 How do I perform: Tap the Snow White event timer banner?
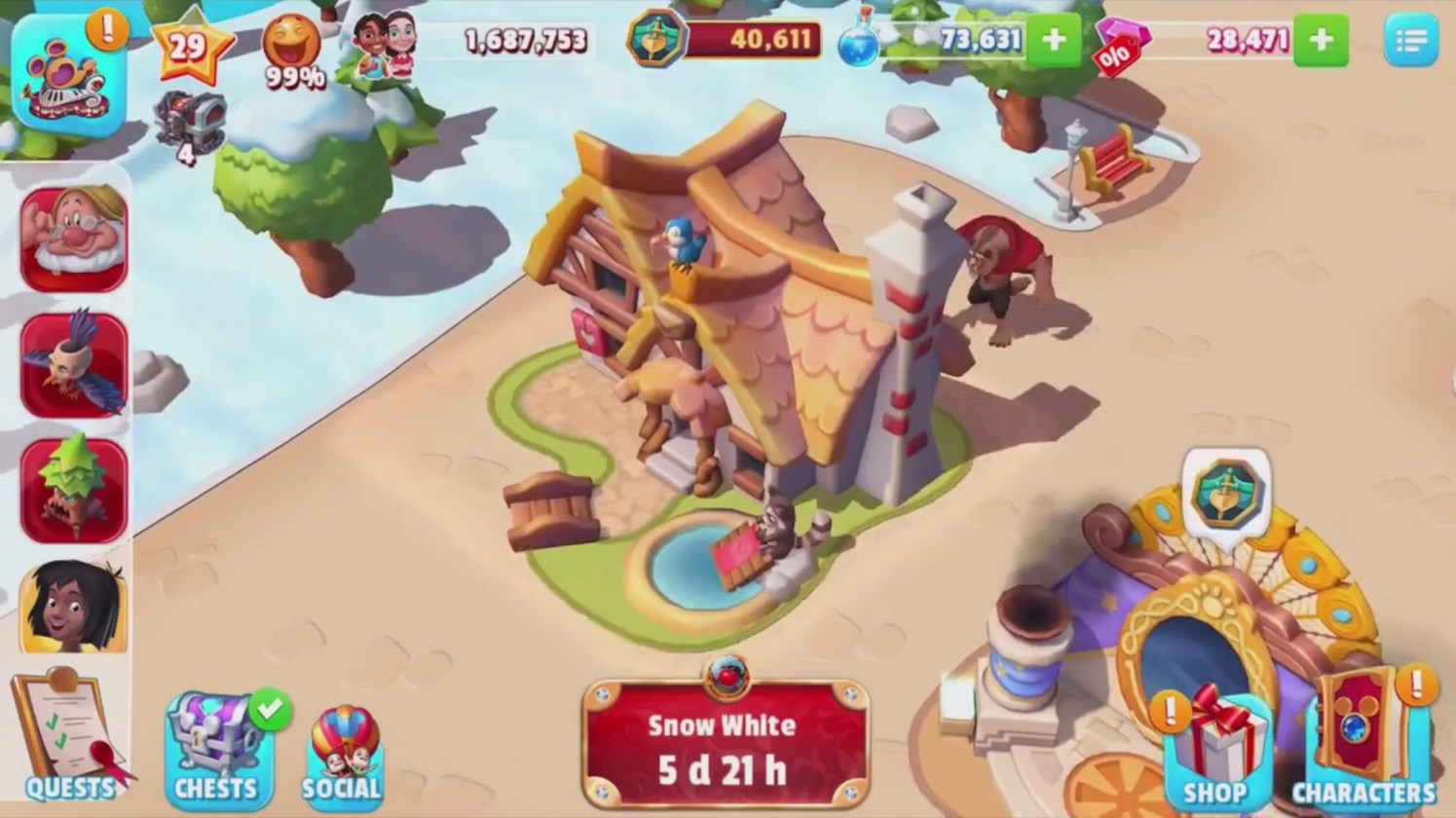pyautogui.click(x=724, y=745)
